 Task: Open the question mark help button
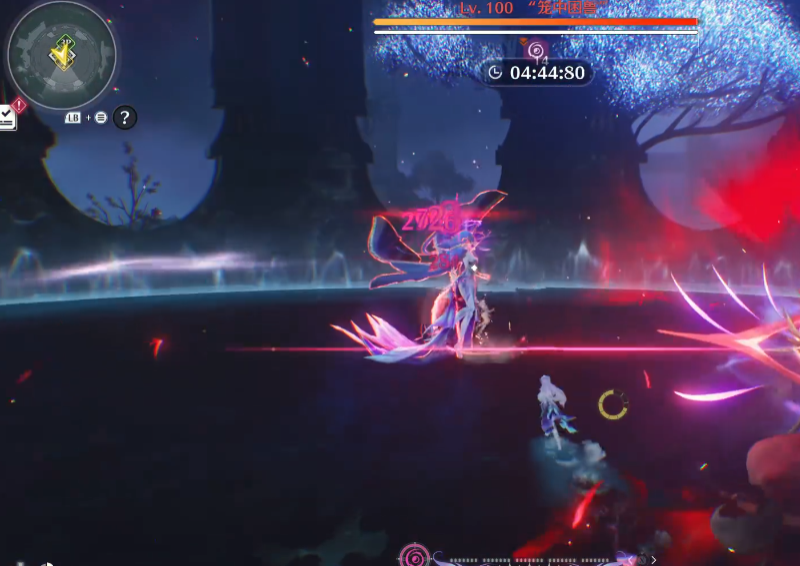(124, 118)
